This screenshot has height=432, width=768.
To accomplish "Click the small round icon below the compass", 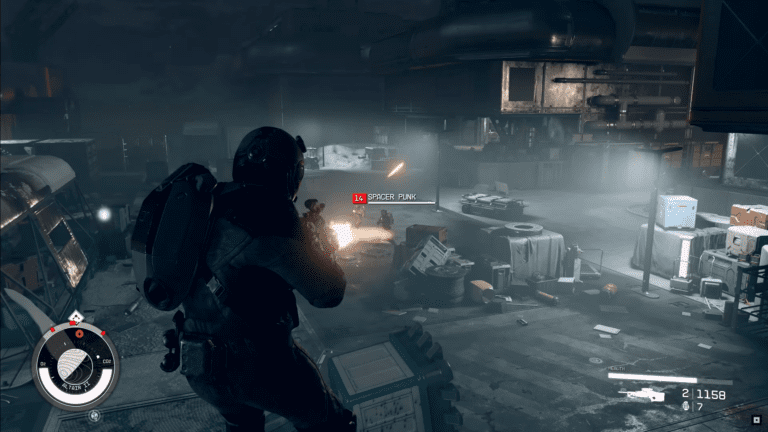I will [93, 415].
